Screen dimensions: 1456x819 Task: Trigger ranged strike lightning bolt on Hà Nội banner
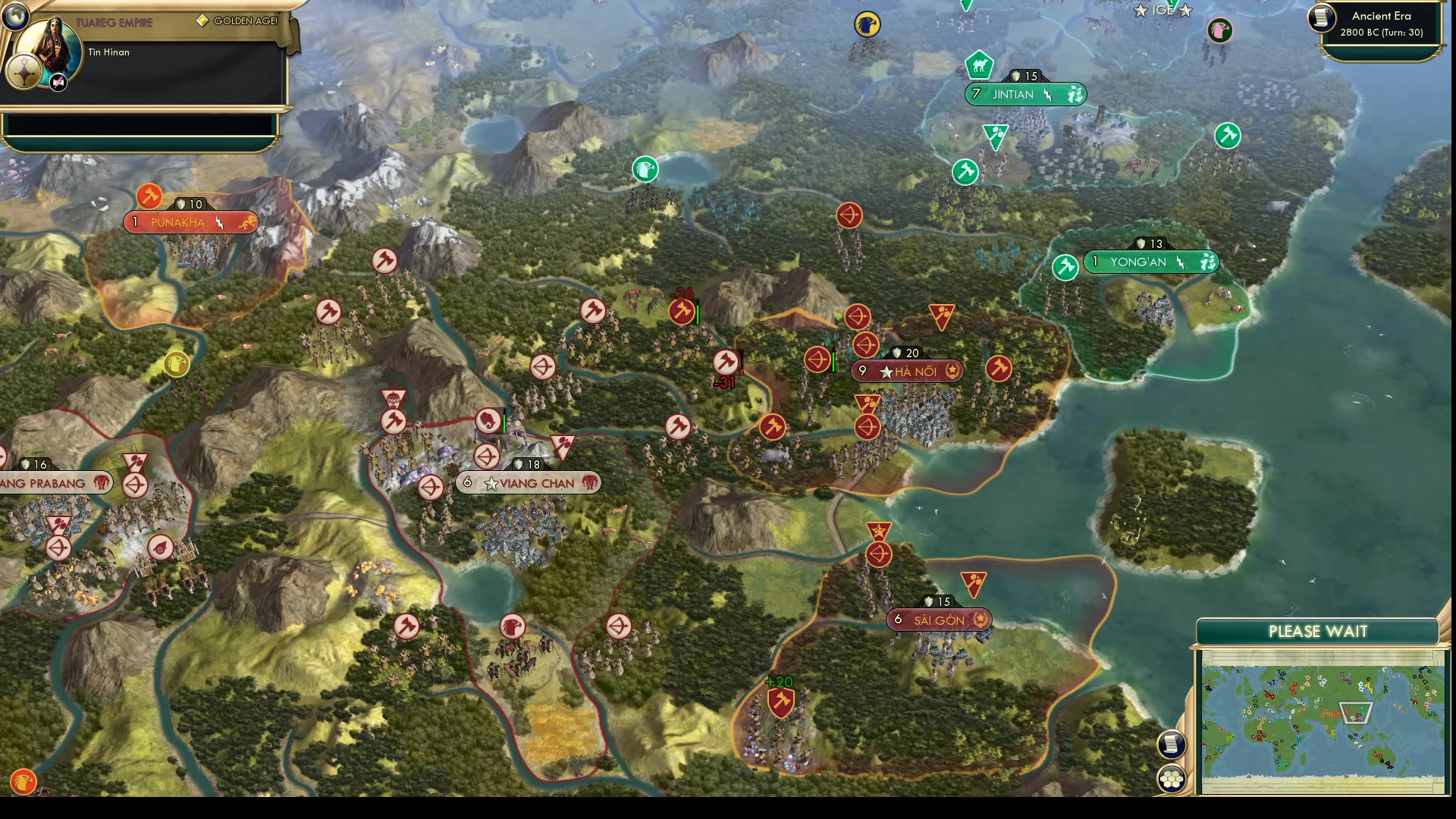(952, 371)
